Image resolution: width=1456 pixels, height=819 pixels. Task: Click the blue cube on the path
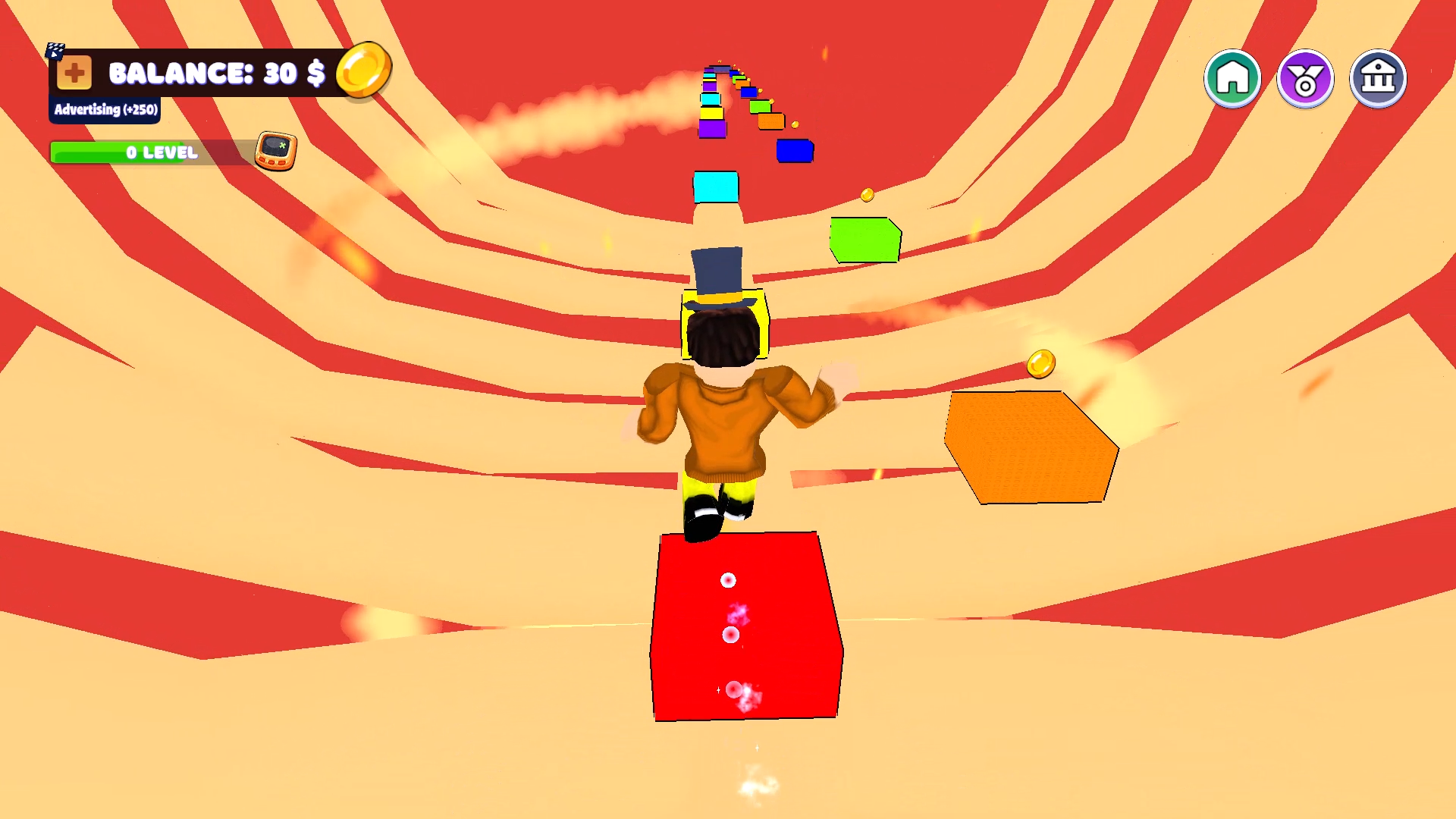[795, 151]
